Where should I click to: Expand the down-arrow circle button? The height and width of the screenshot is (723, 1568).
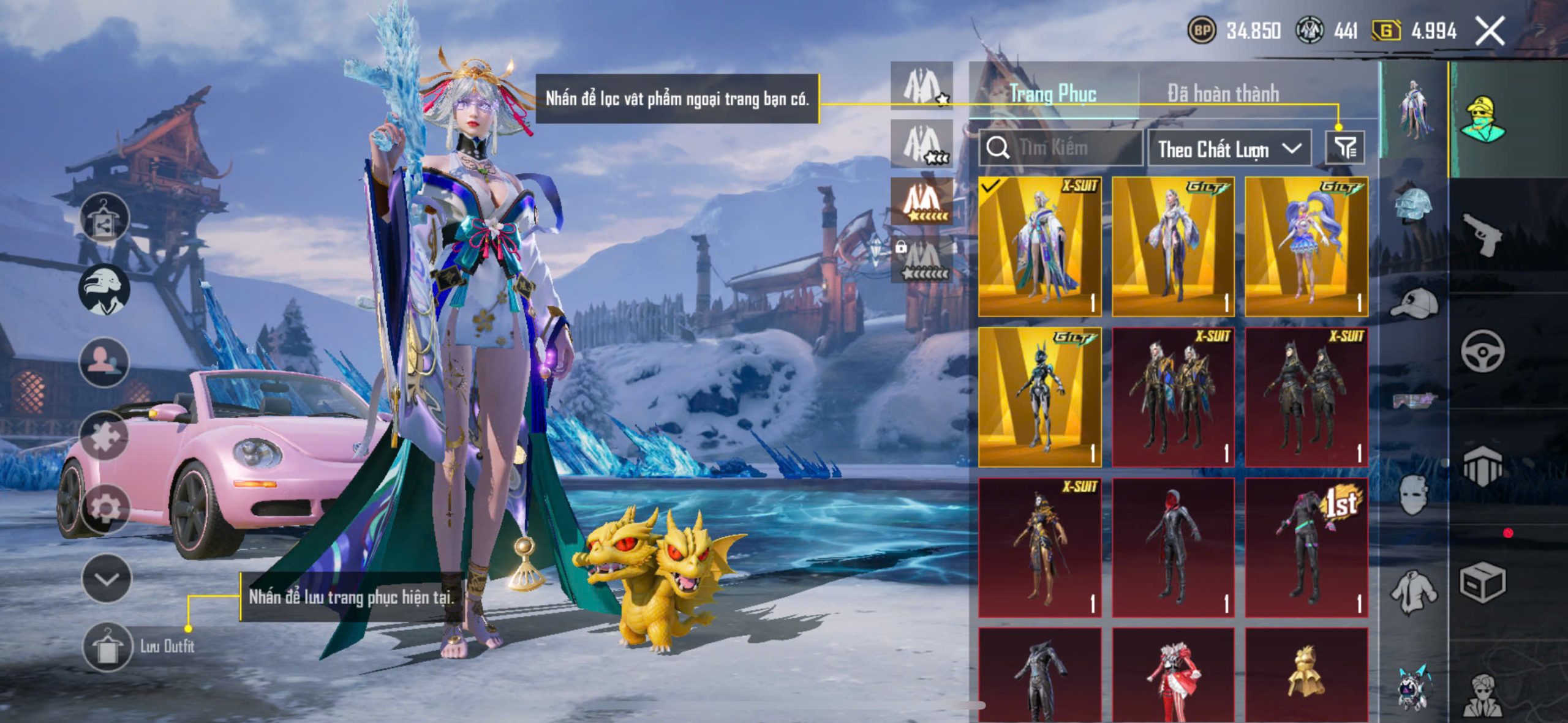tap(107, 579)
